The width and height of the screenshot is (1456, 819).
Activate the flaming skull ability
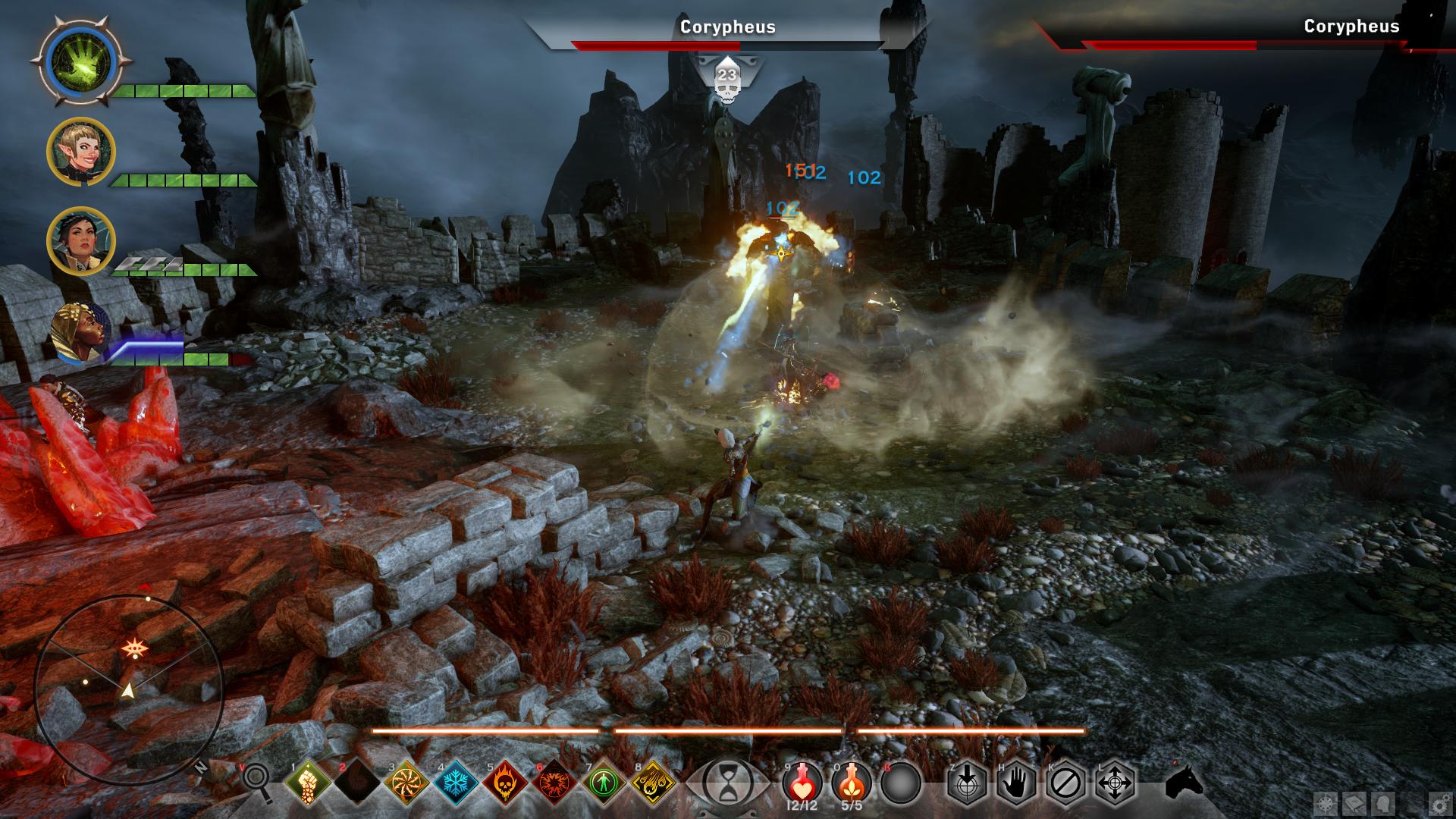(x=506, y=782)
